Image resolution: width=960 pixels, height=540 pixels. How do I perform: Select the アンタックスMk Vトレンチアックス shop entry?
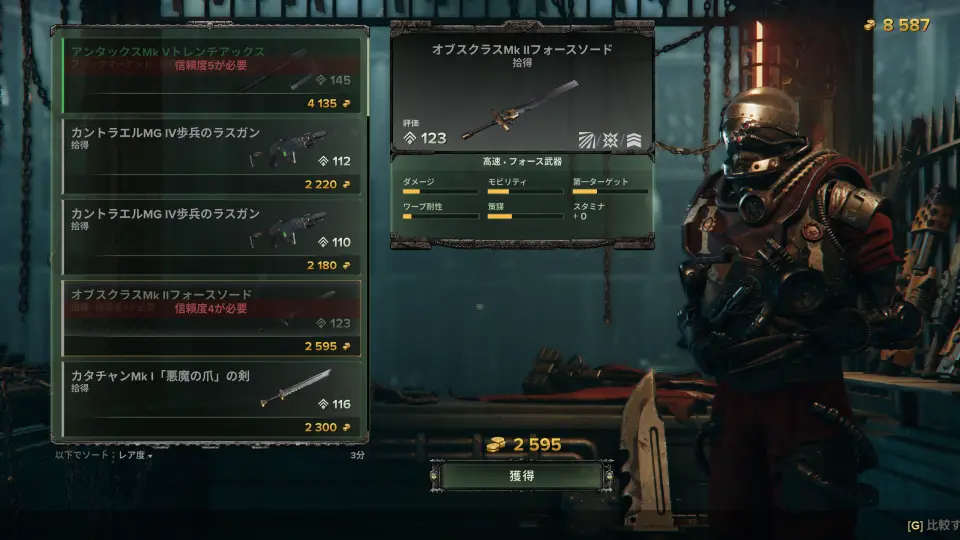[x=210, y=75]
